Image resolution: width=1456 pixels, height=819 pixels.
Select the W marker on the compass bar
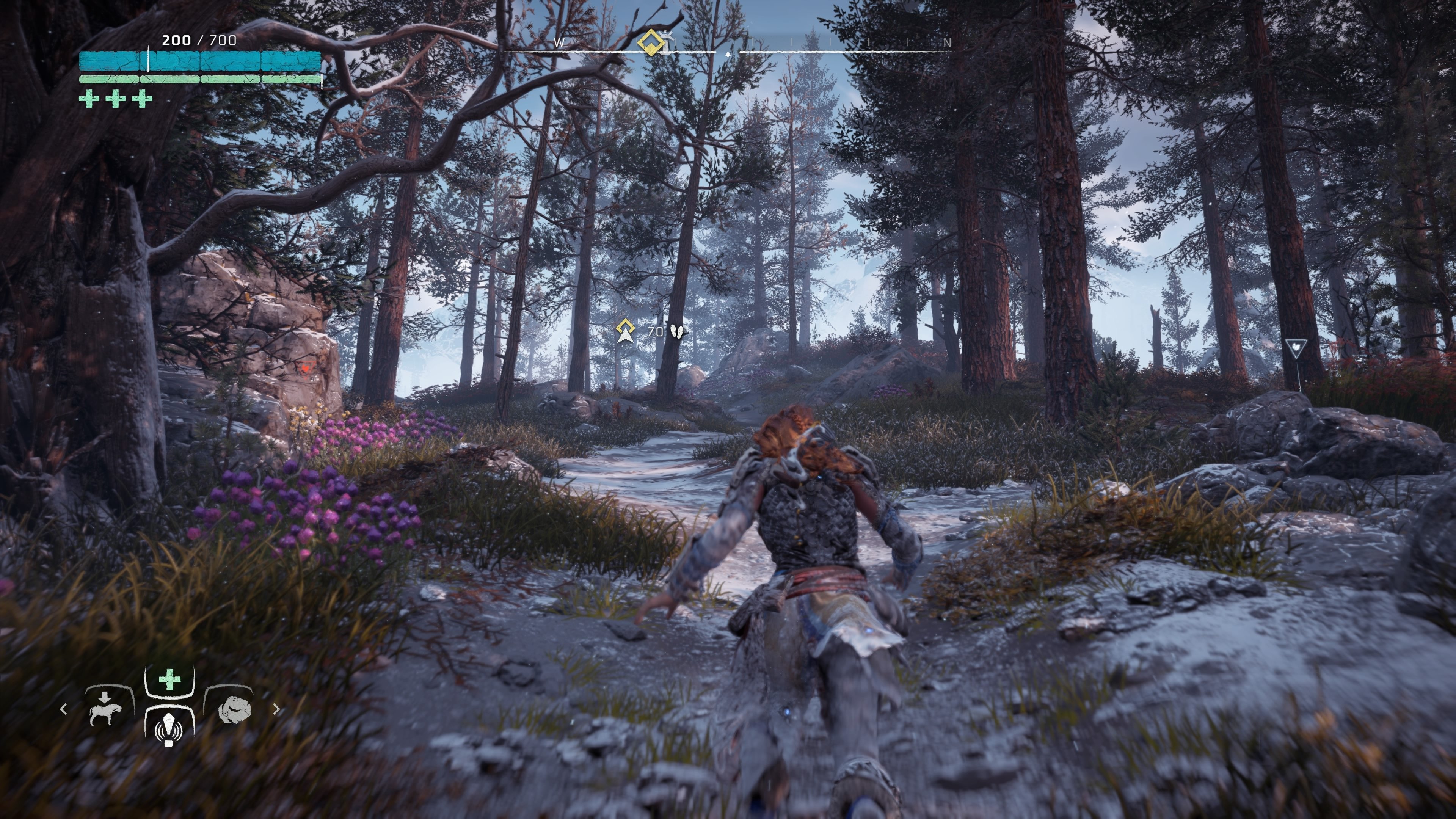tap(559, 42)
